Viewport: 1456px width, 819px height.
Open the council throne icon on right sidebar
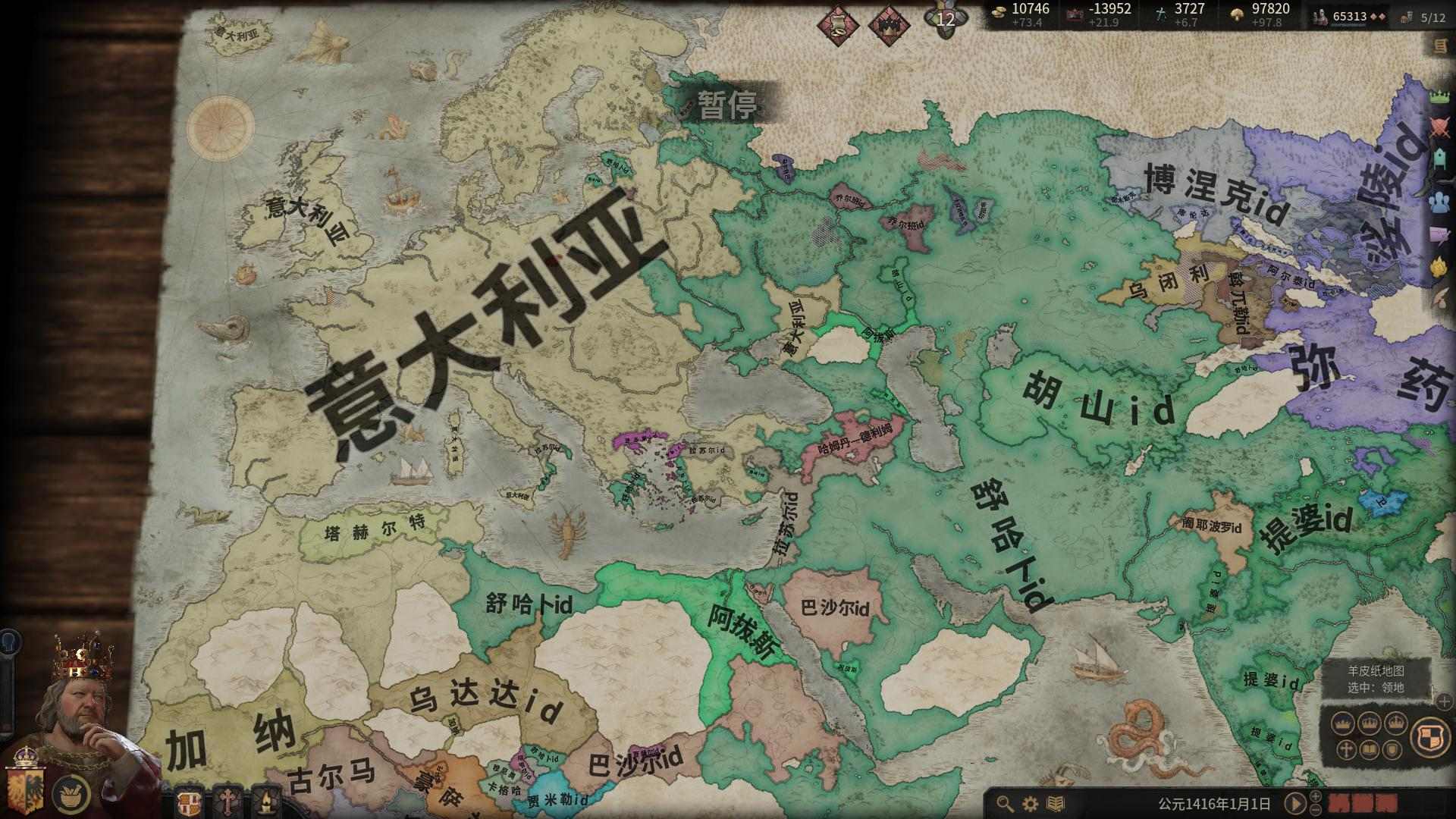1442,155
